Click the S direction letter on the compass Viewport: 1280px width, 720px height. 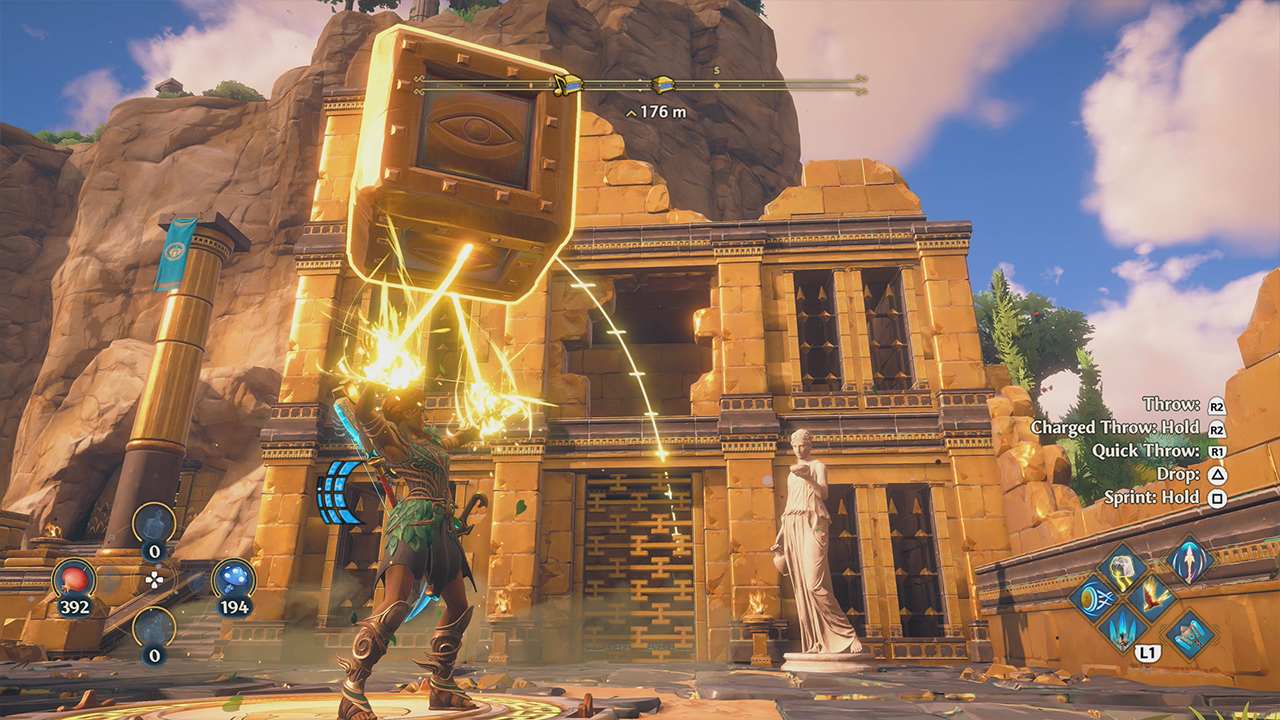[717, 70]
